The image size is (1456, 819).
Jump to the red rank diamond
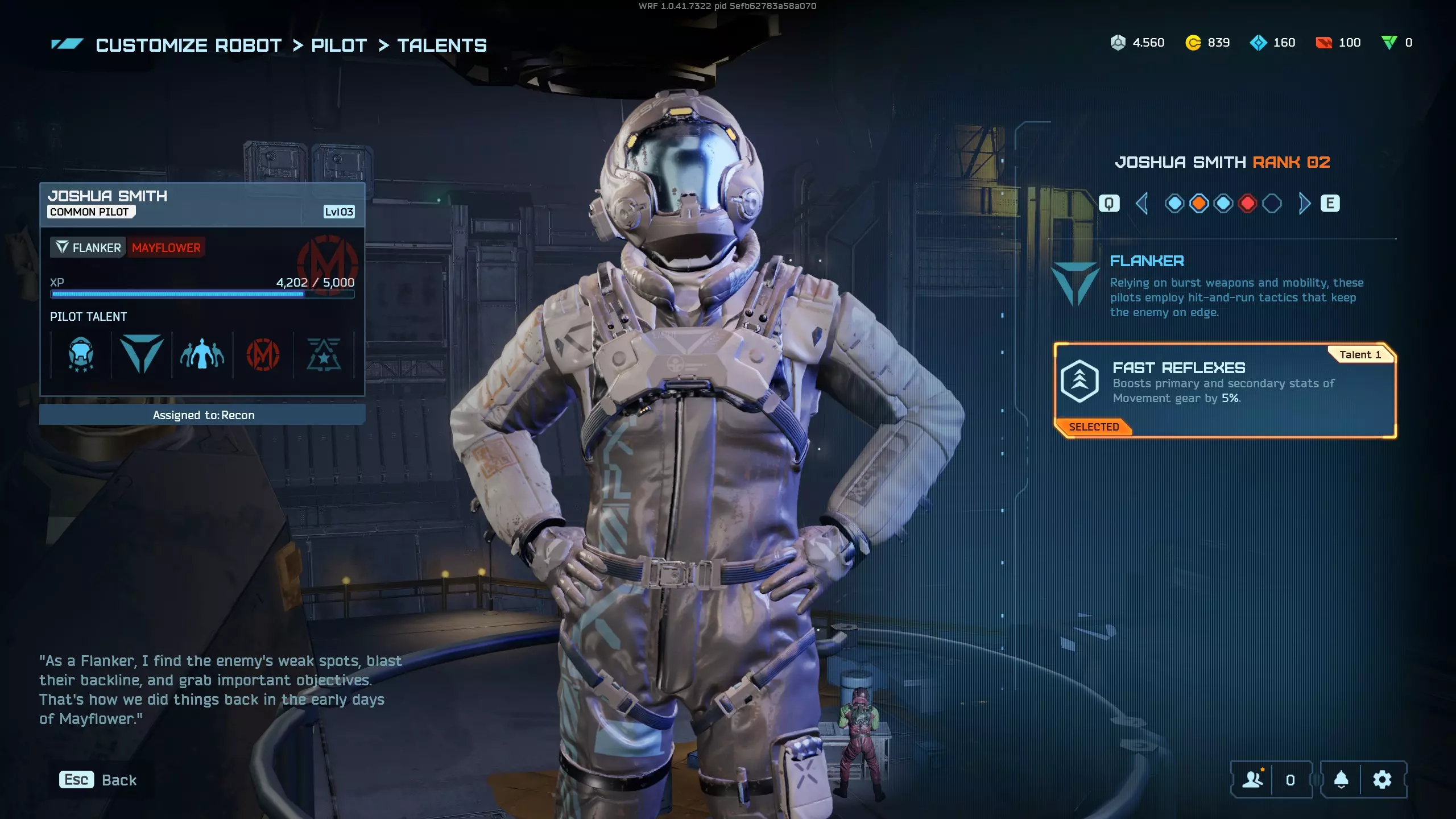pos(1247,204)
